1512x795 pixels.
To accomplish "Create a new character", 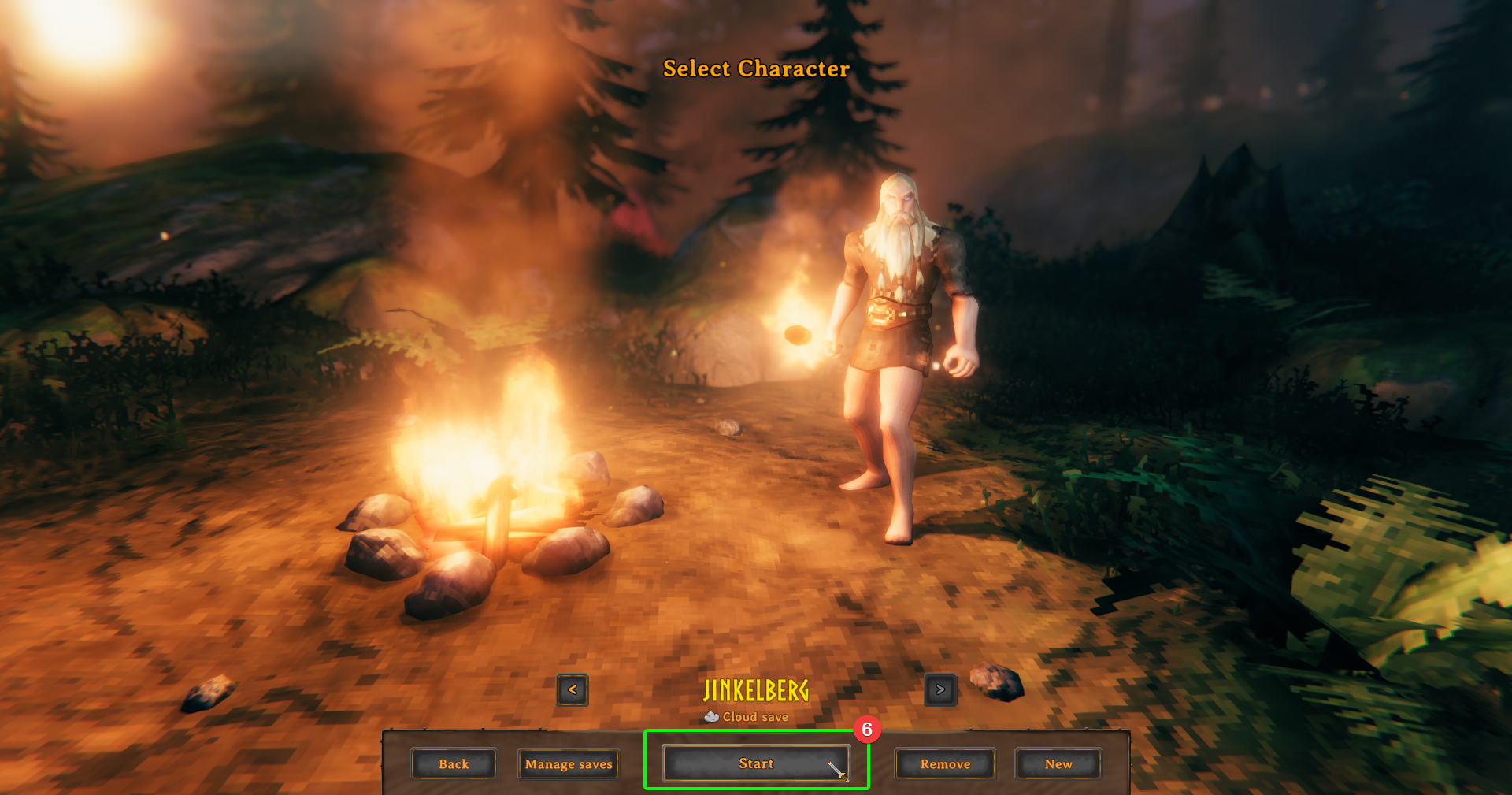I will (1058, 763).
